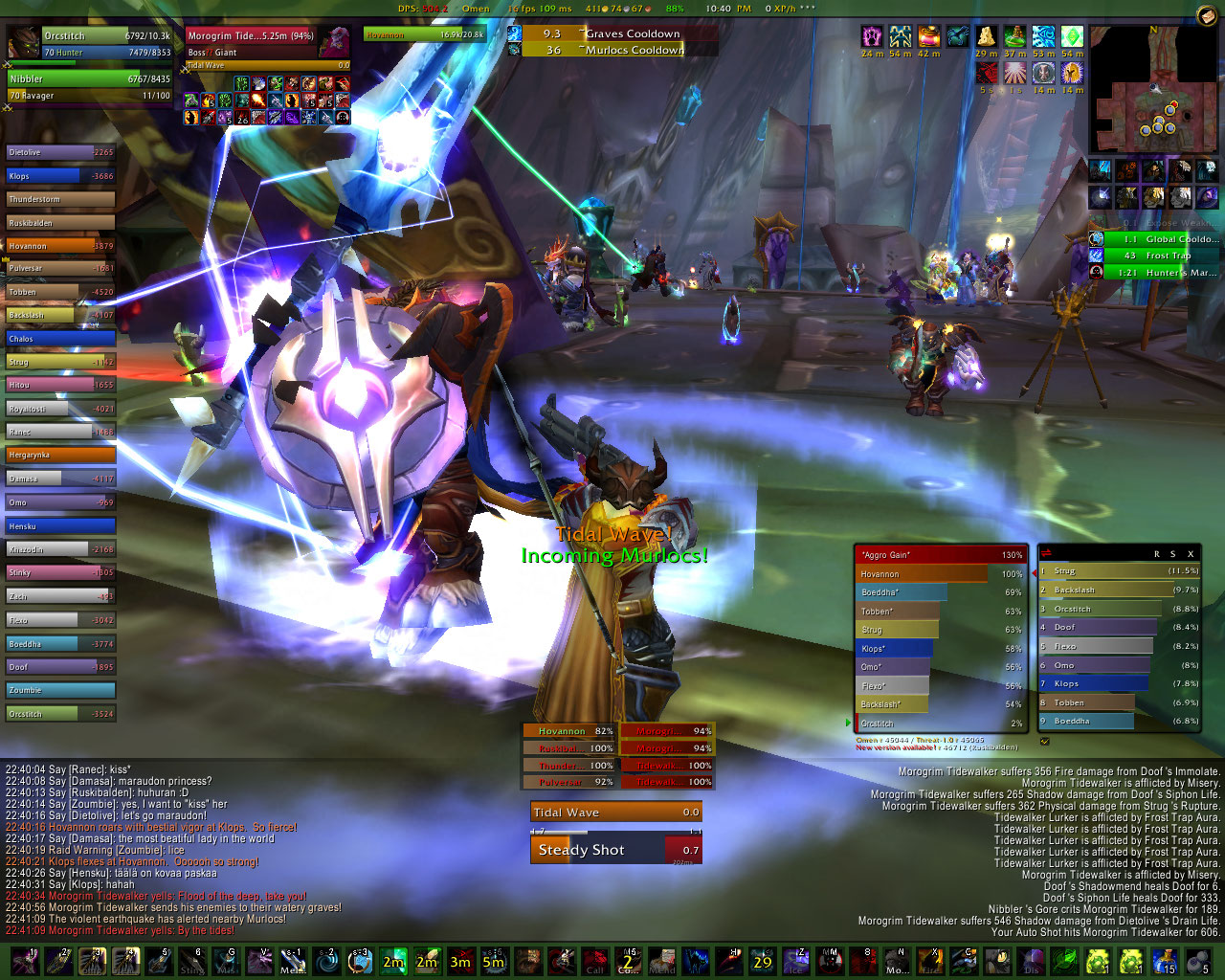Click the S button on damage meter
This screenshot has height=980, width=1225.
click(x=1172, y=554)
